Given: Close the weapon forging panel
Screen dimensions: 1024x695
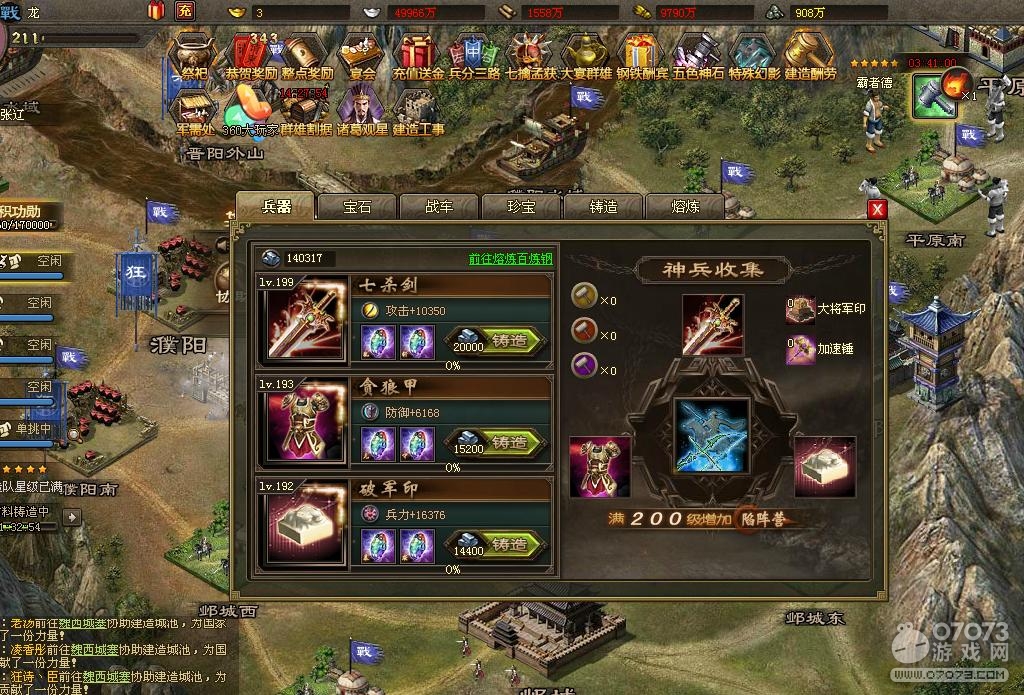Looking at the screenshot, I should (877, 209).
